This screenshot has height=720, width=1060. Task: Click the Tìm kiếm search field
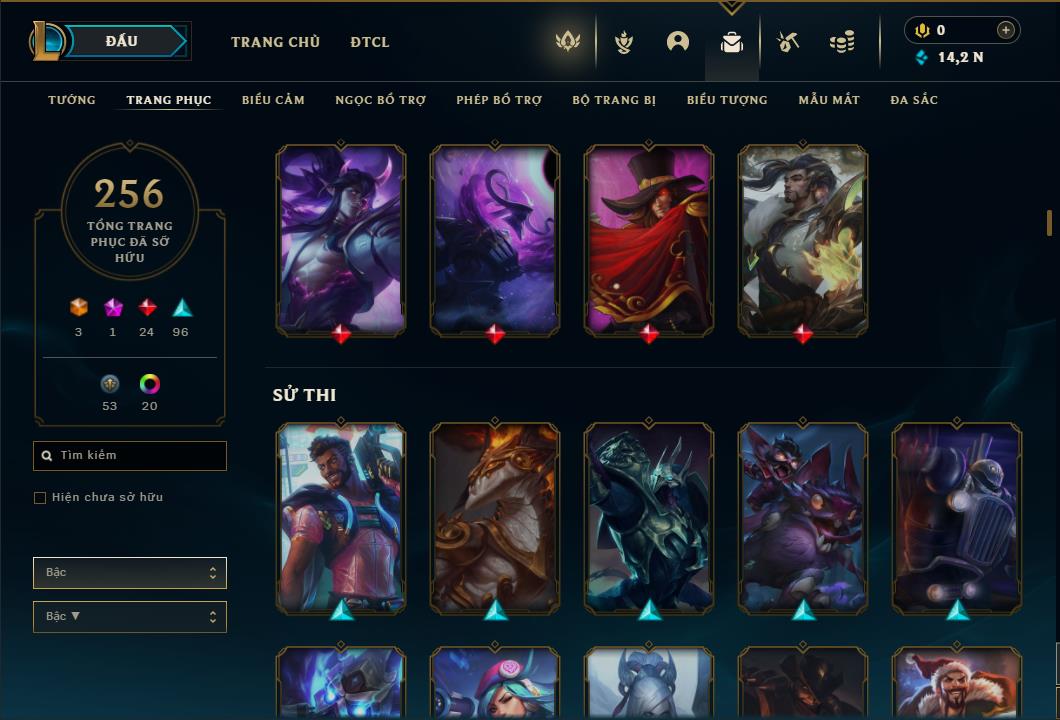[130, 456]
